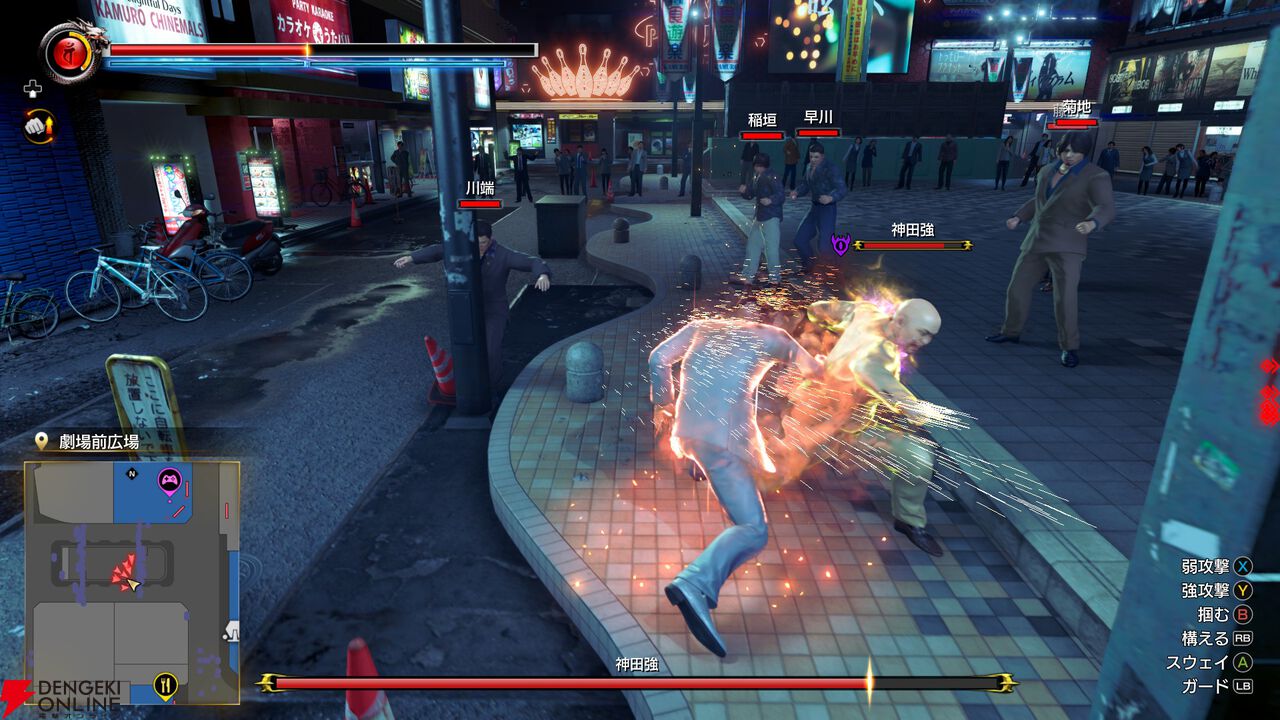Click the minimap in the corner
The height and width of the screenshot is (720, 1280).
(132, 582)
